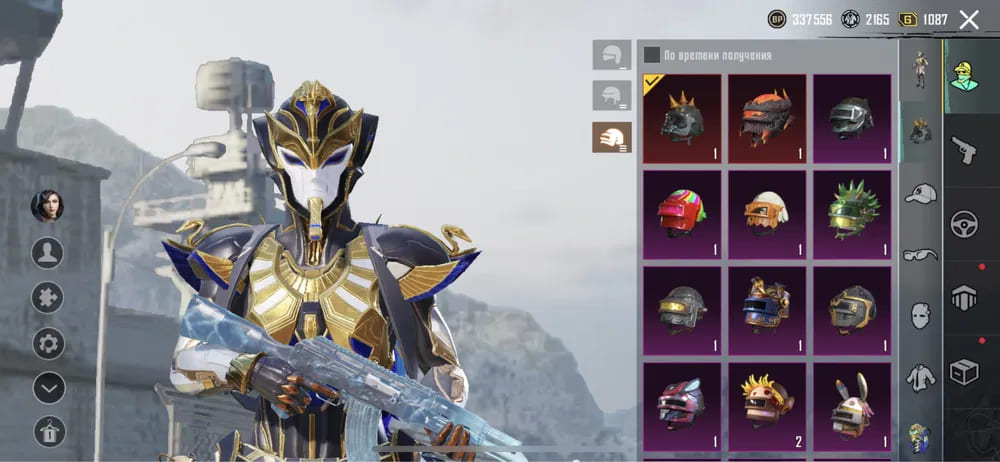Select the white bunny-ears helmet

[852, 405]
